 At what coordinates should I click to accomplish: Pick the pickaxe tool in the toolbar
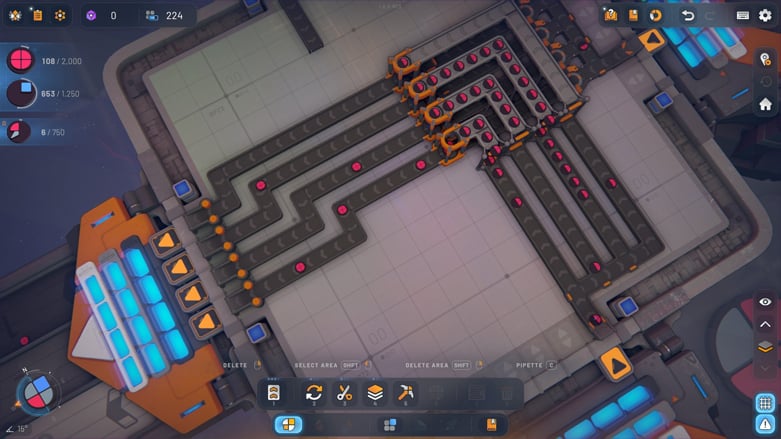pyautogui.click(x=406, y=393)
